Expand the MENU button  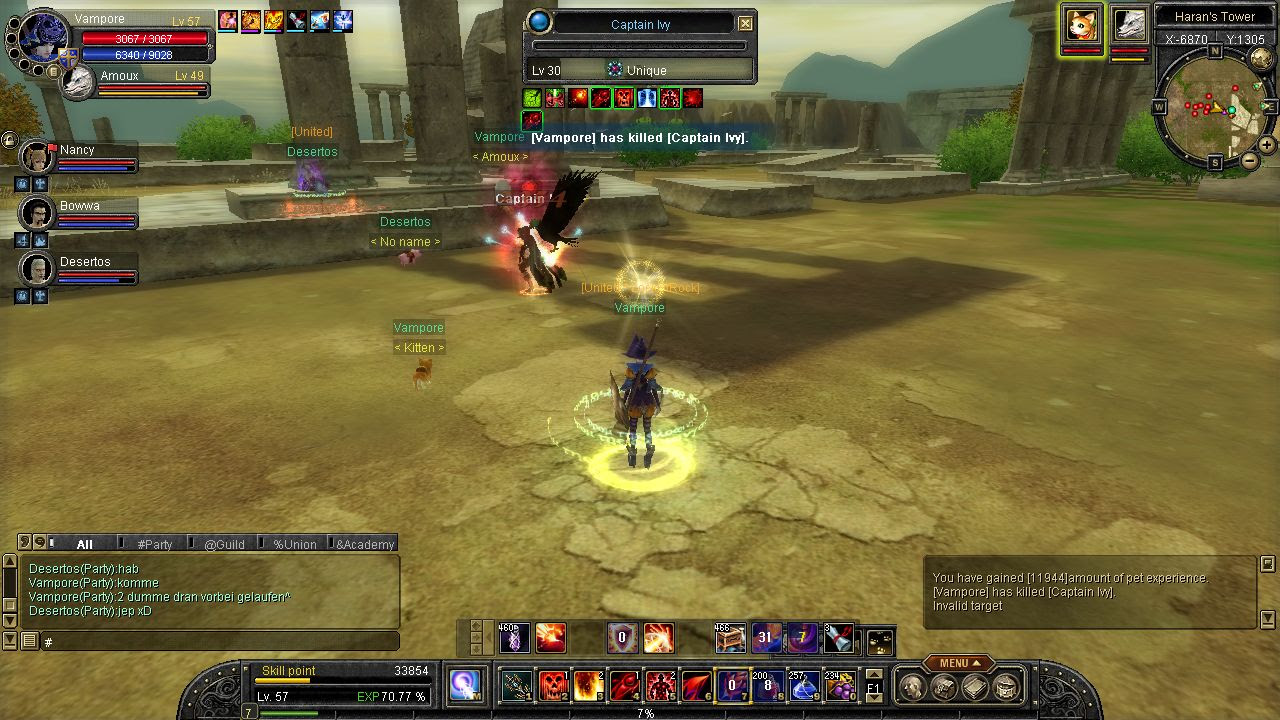[x=957, y=663]
